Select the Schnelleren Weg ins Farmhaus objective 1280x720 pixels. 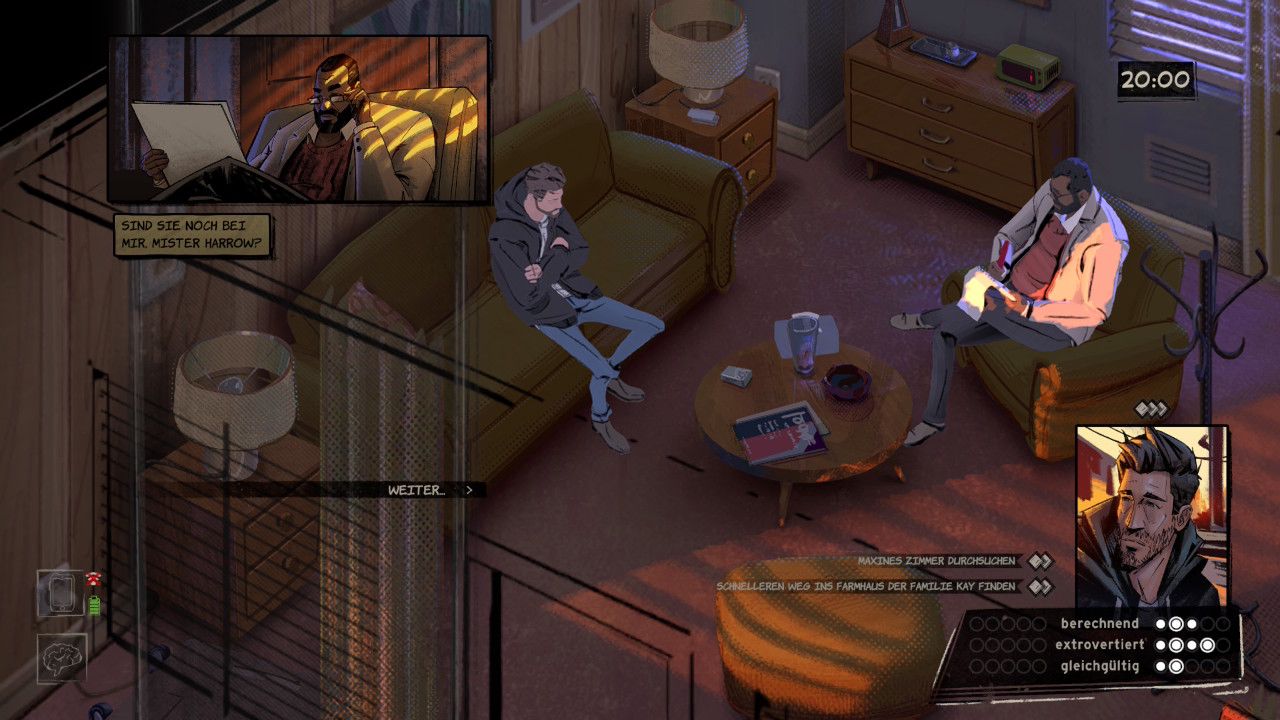[866, 586]
